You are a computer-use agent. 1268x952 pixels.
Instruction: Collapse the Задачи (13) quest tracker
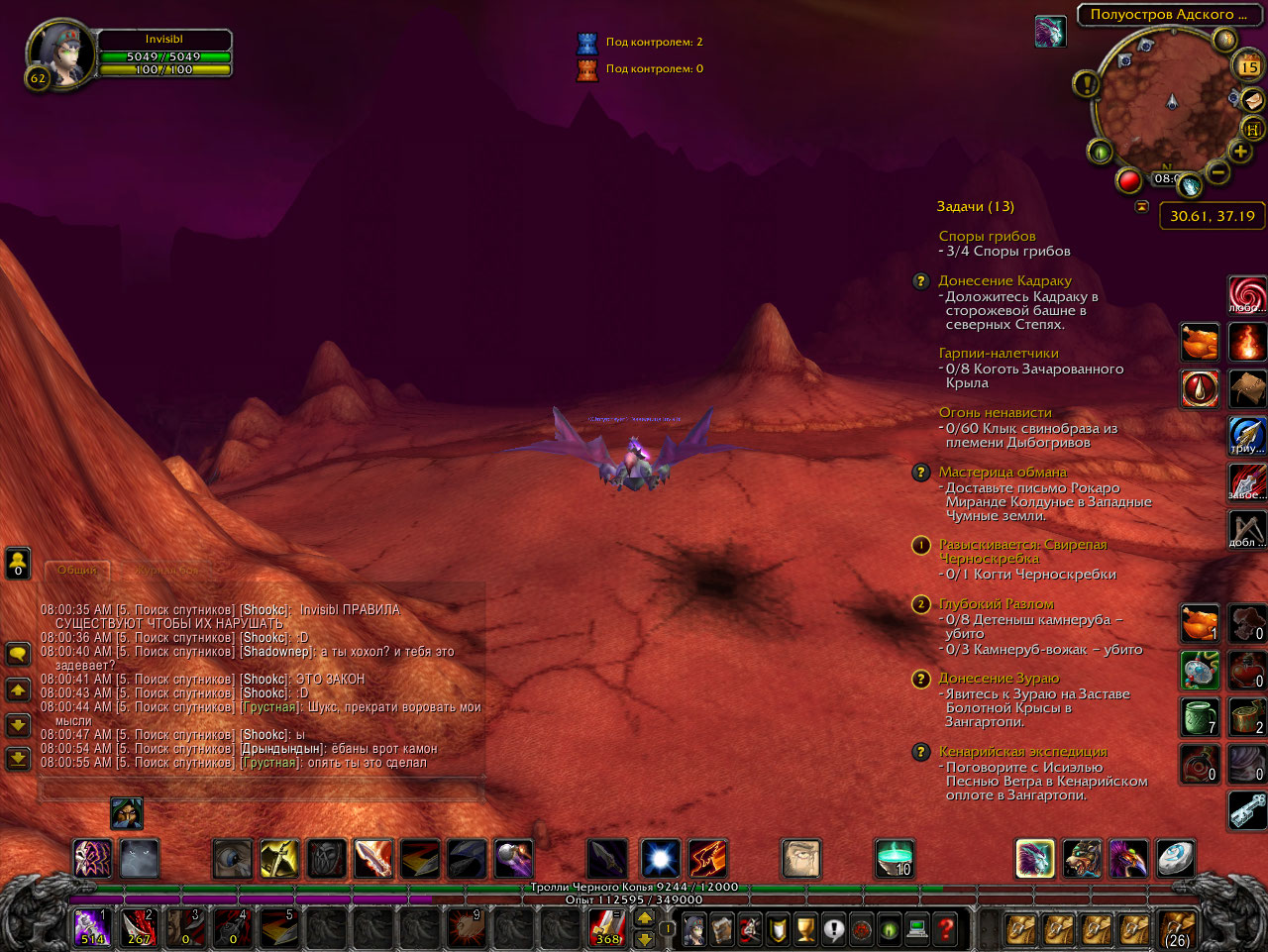pyautogui.click(x=977, y=206)
